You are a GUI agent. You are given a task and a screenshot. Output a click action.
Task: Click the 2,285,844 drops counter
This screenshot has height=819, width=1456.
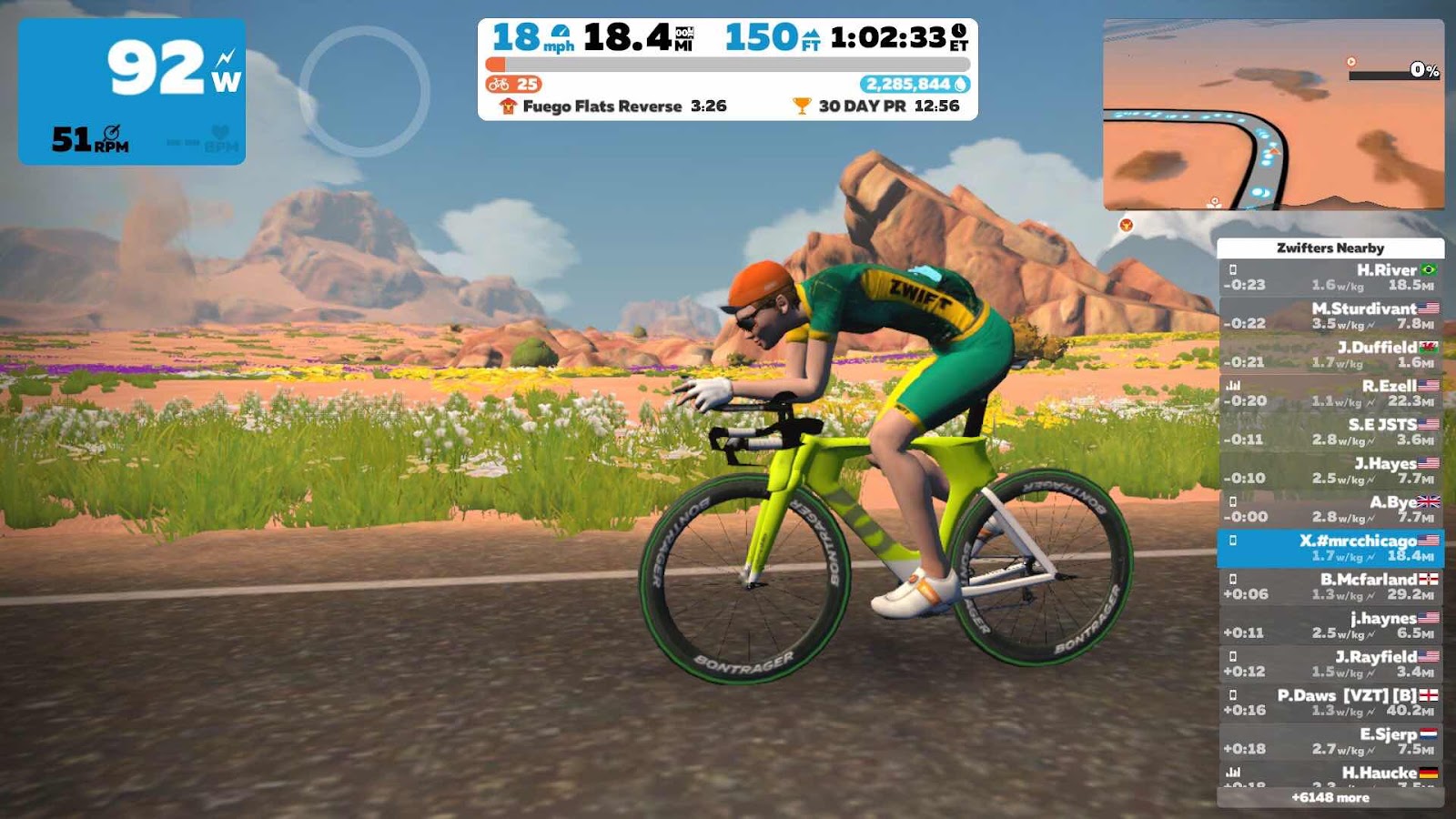coord(915,85)
